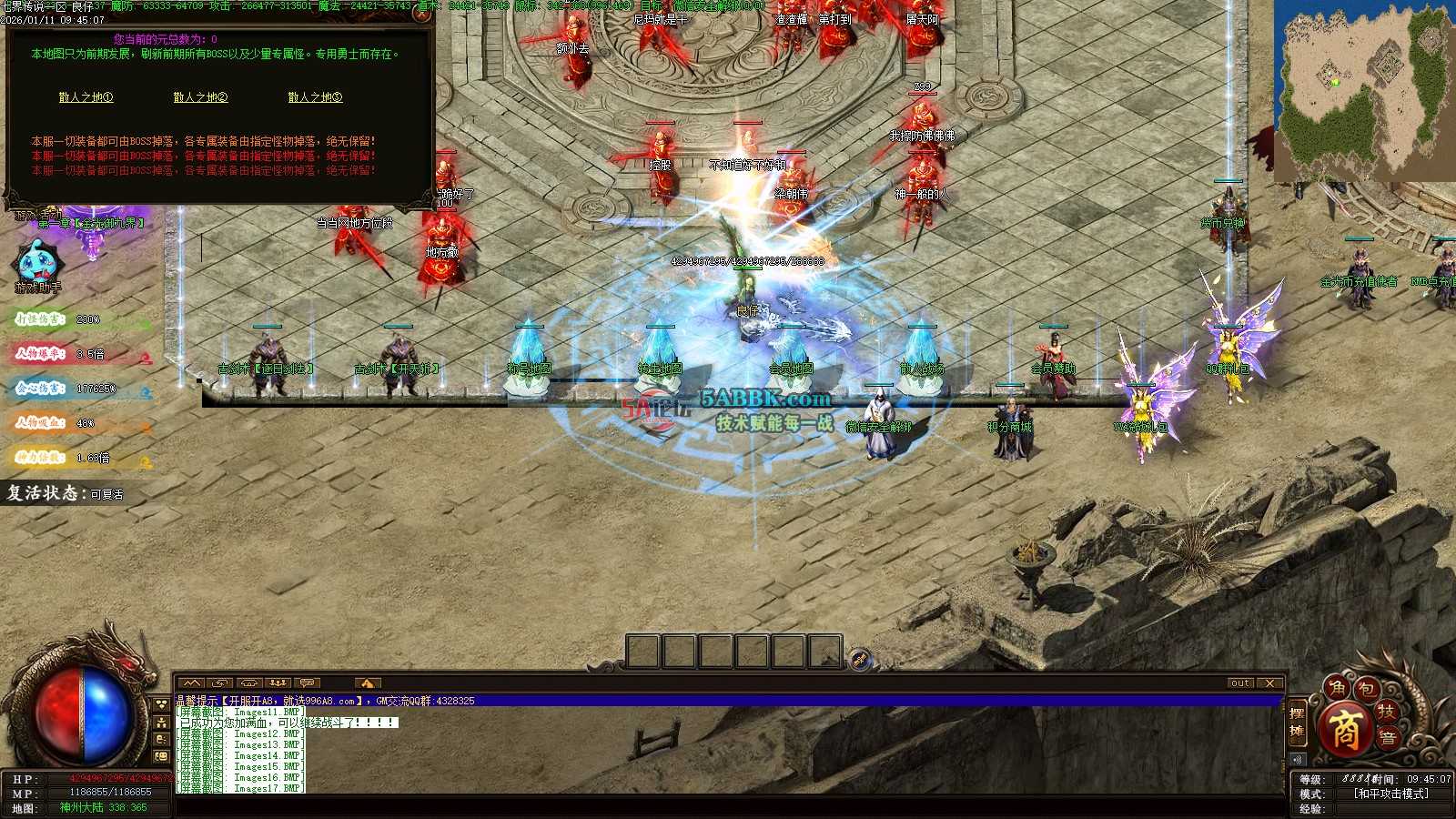Click the round orb beside the hotbar
The height and width of the screenshot is (819, 1456).
tap(859, 659)
